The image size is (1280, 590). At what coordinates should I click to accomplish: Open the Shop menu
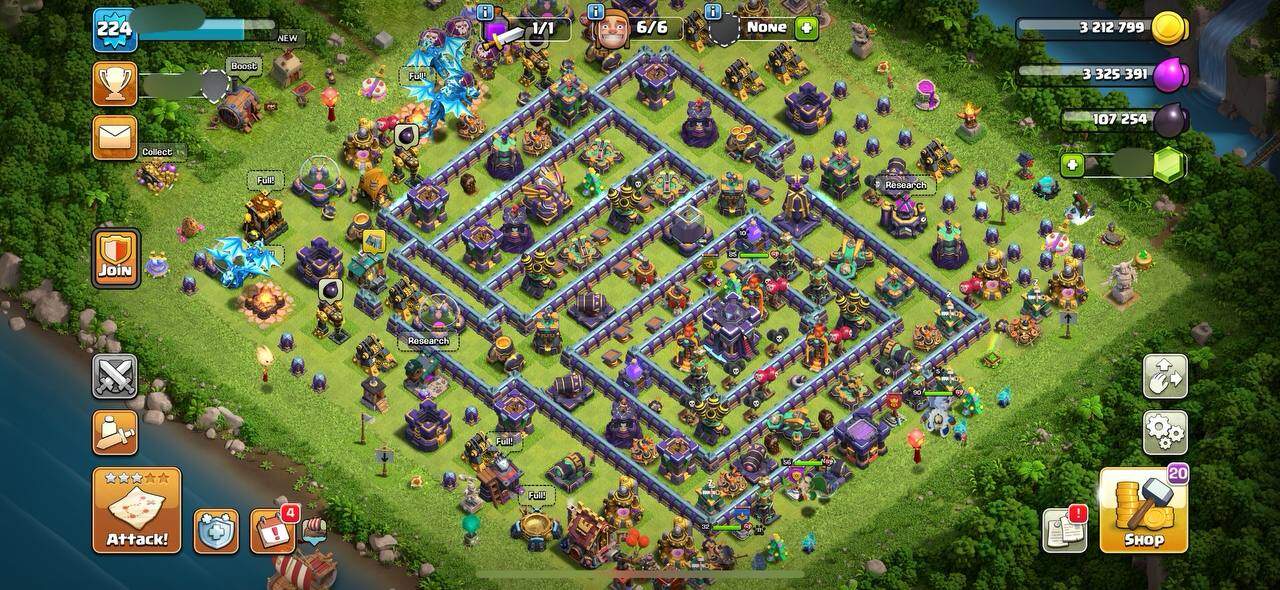point(1143,510)
